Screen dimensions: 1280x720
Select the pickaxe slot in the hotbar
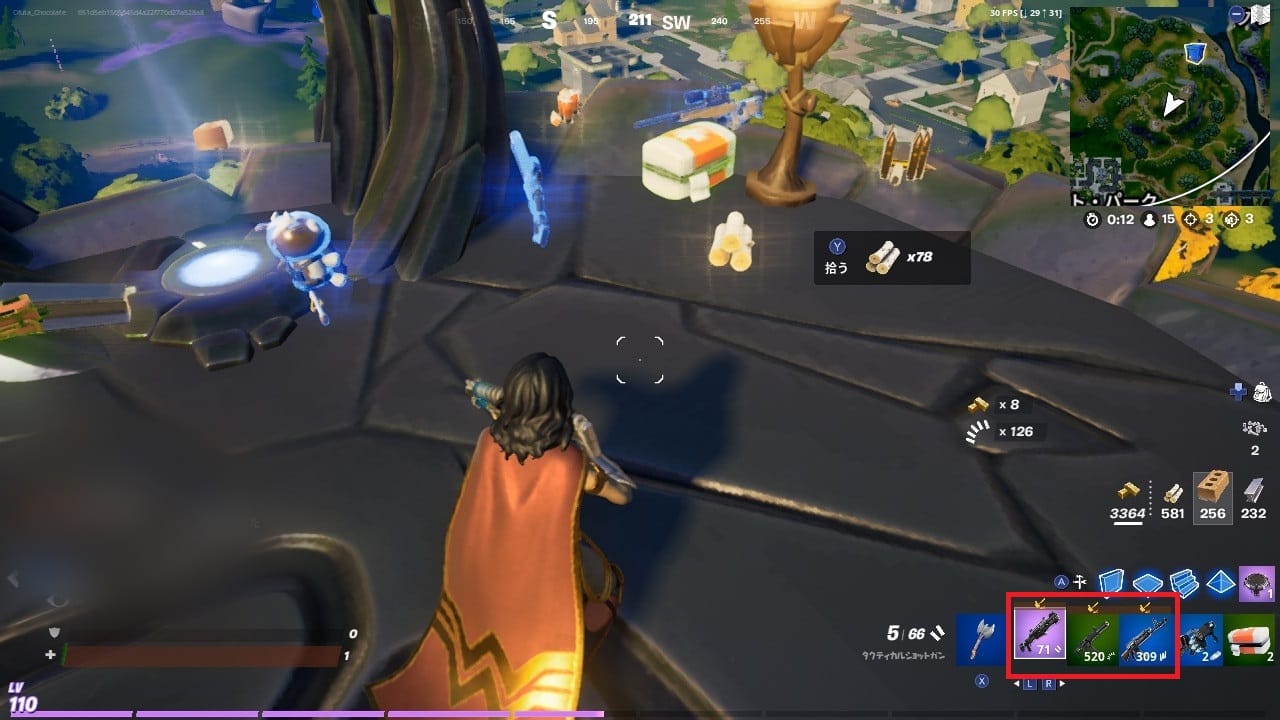[979, 638]
